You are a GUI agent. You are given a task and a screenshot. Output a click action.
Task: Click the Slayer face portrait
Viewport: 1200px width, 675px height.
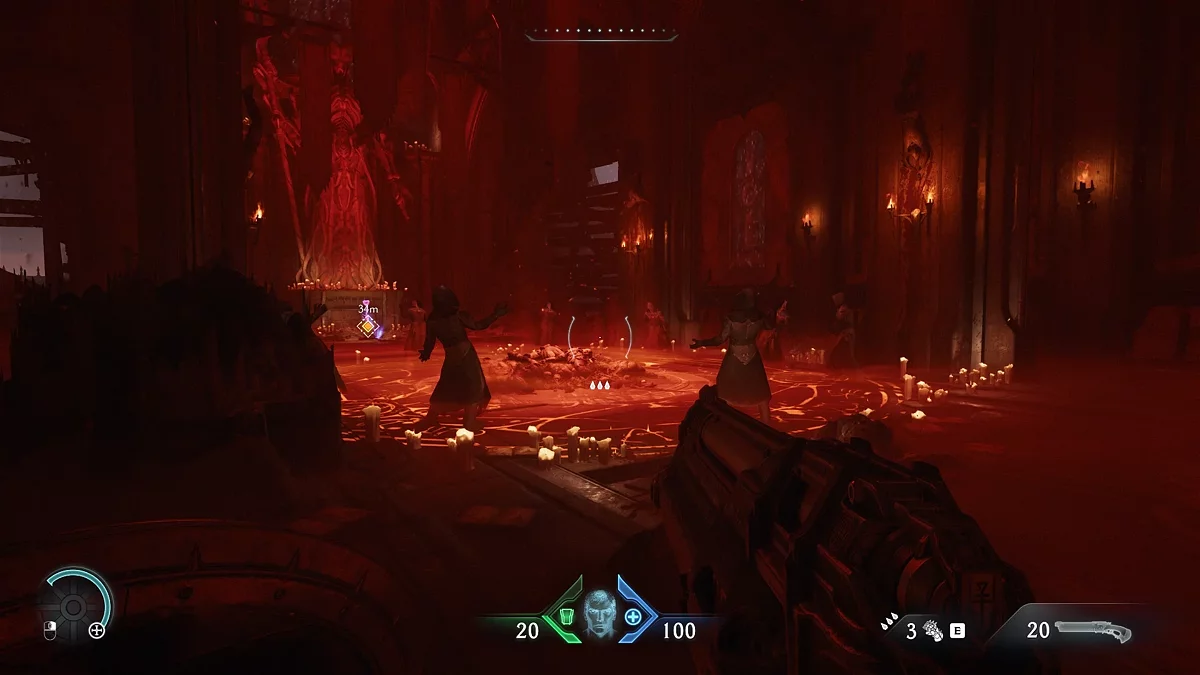click(x=600, y=613)
